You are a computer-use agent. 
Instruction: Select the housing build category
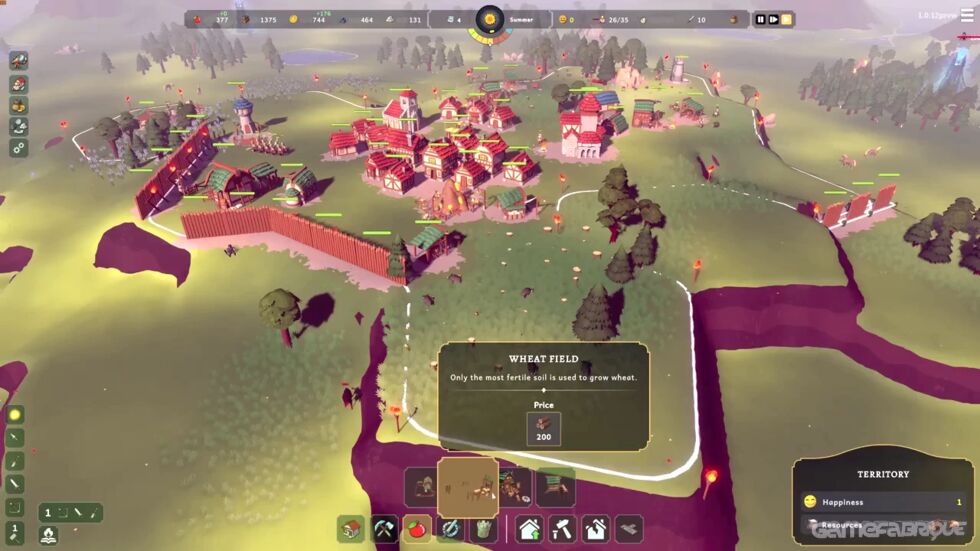(351, 528)
